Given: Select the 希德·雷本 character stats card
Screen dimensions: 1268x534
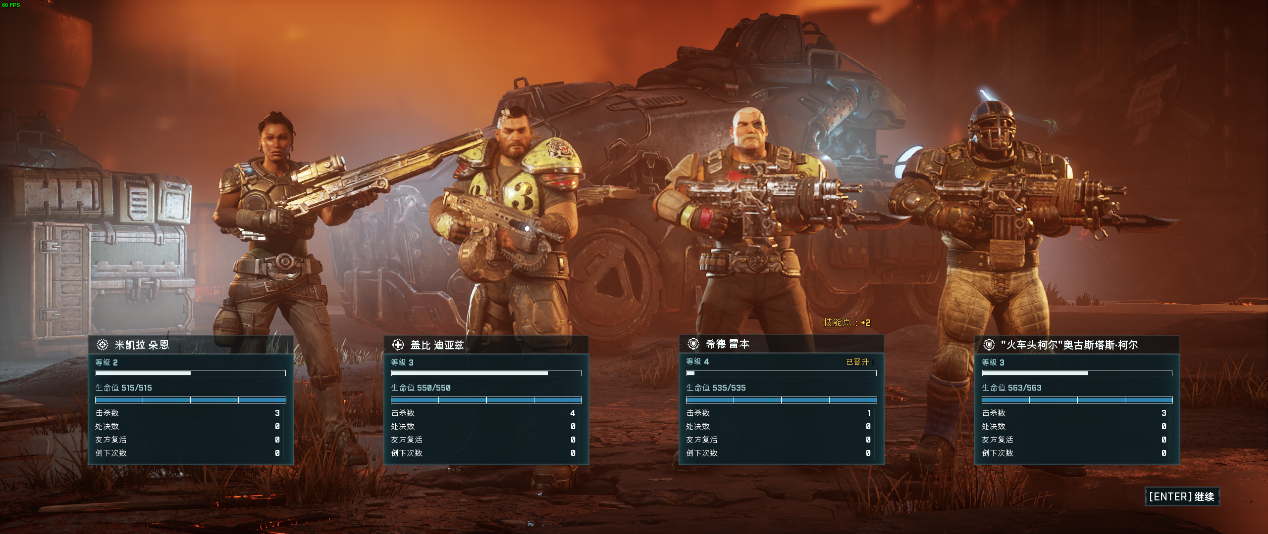Looking at the screenshot, I should pos(781,400).
